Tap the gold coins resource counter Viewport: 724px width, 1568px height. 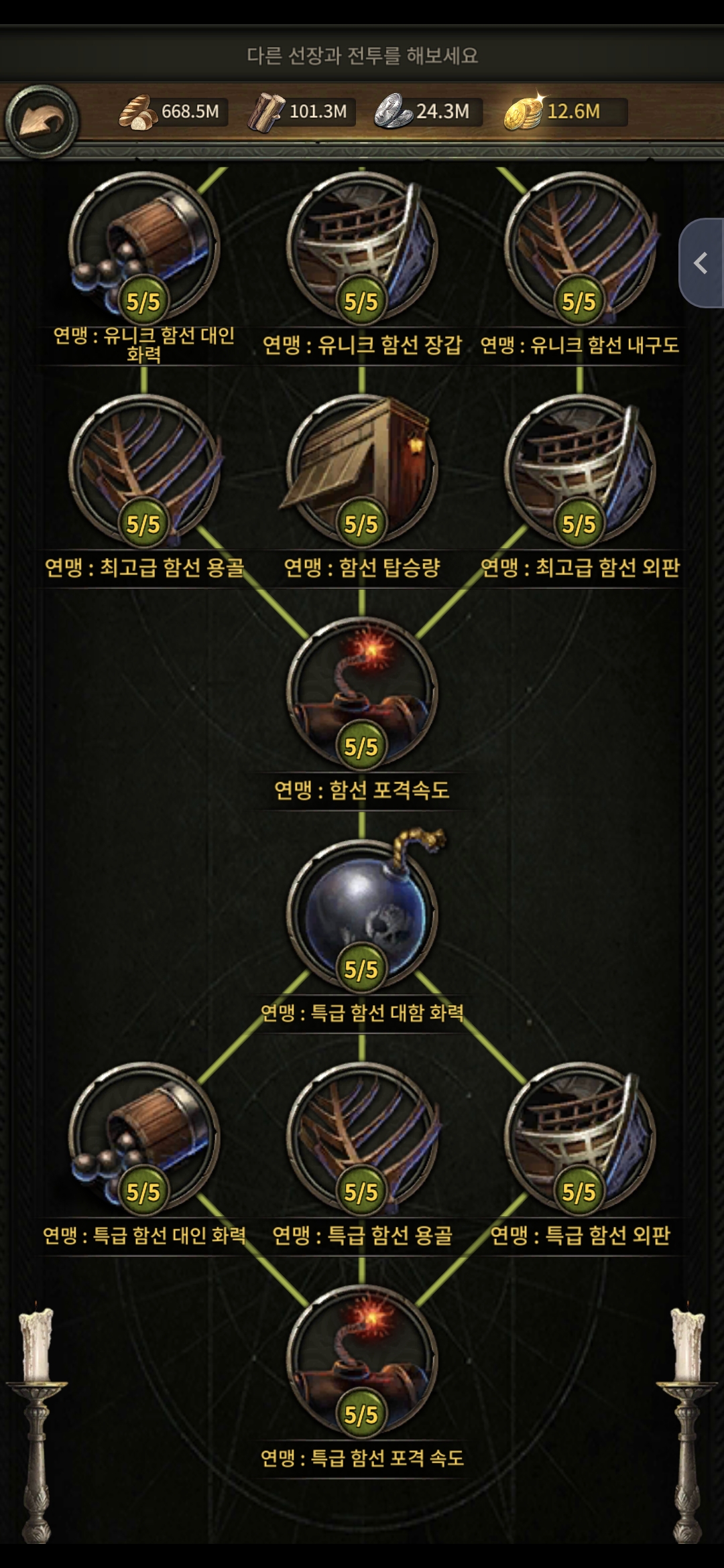click(x=564, y=112)
